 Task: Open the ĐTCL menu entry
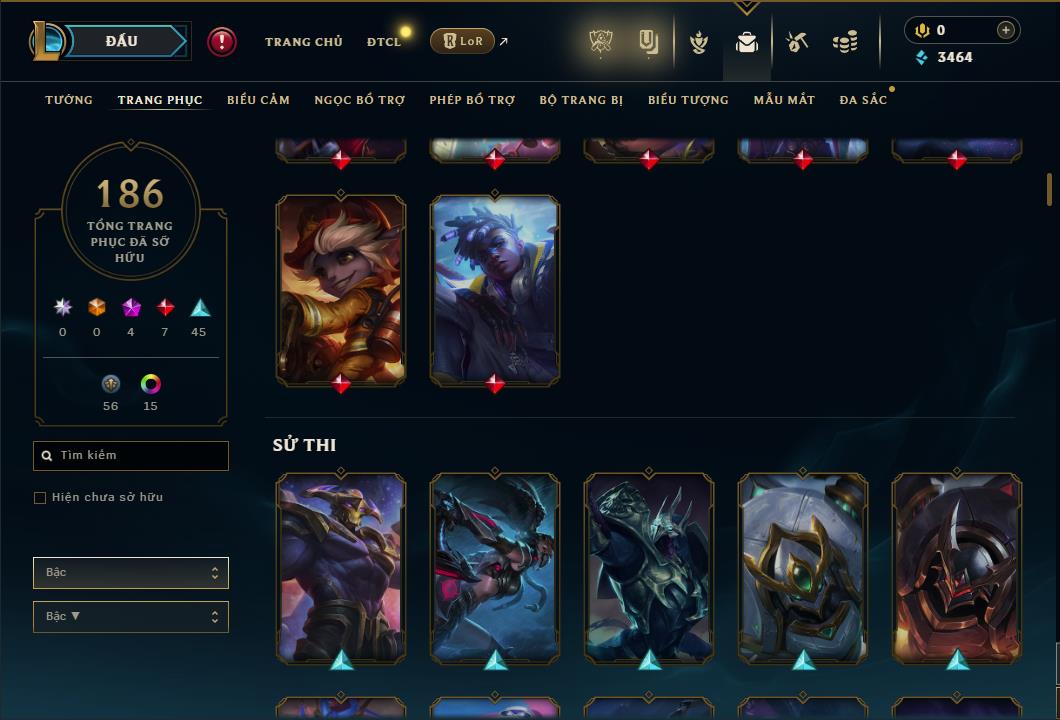point(383,42)
